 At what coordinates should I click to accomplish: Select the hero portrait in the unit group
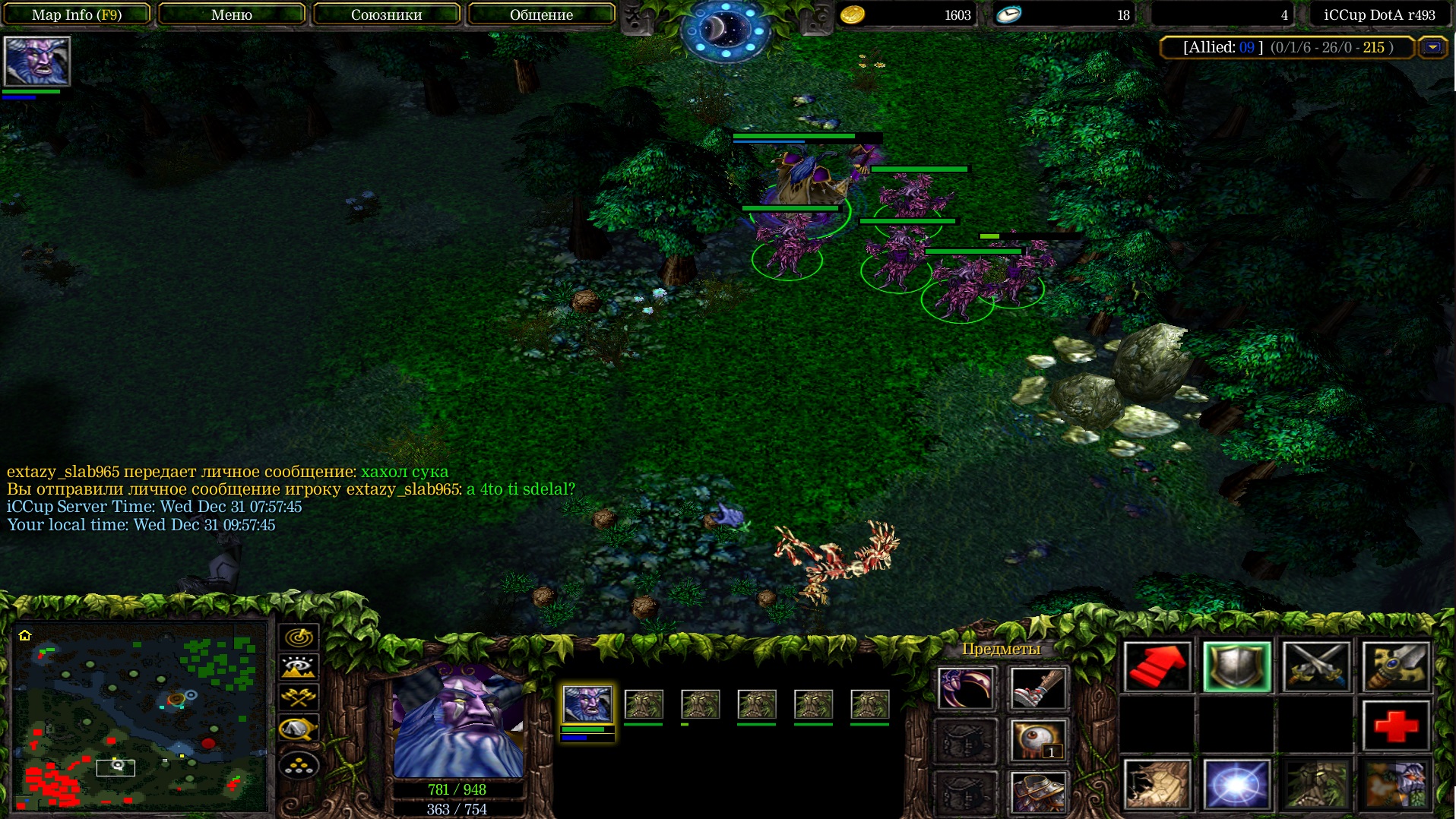click(x=587, y=704)
